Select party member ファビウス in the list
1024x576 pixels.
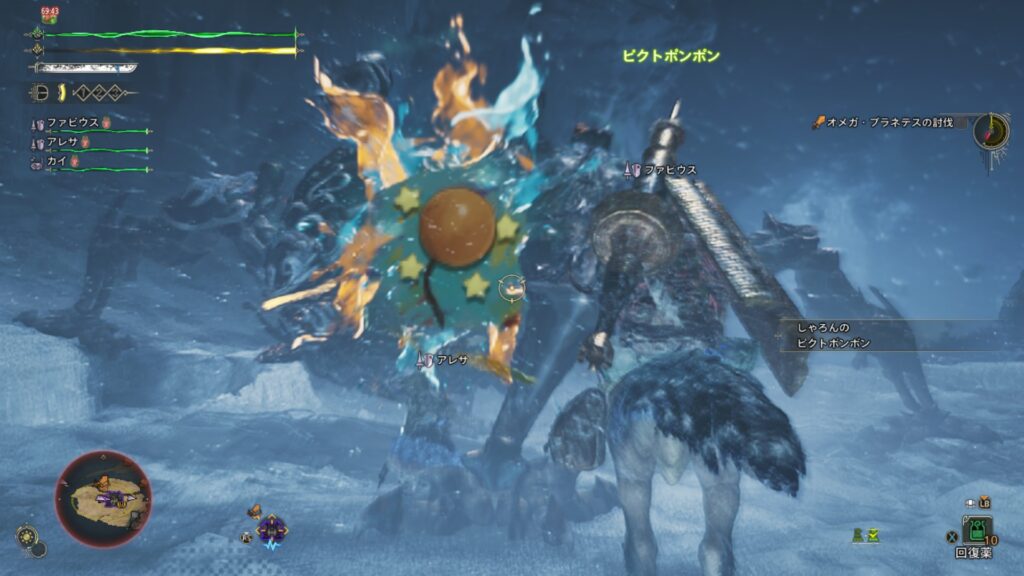(x=75, y=123)
